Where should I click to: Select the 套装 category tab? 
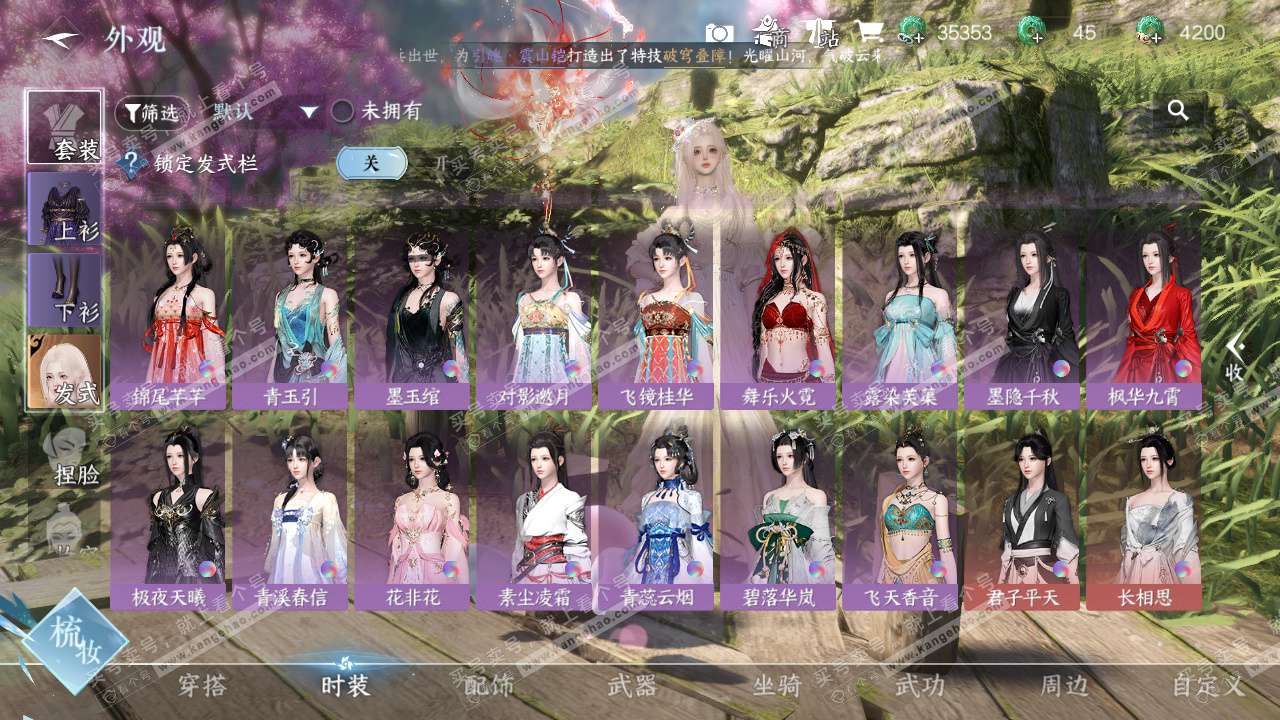pos(65,127)
